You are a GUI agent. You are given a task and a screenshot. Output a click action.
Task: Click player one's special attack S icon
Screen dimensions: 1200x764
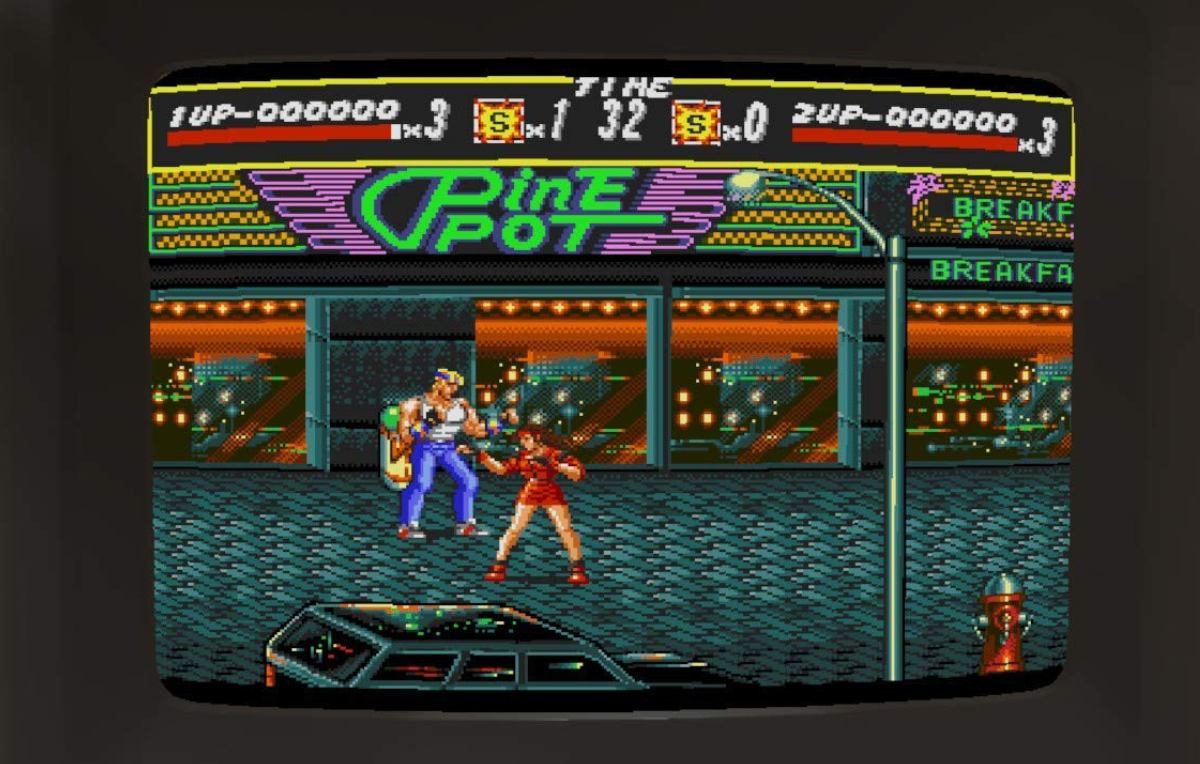[497, 123]
